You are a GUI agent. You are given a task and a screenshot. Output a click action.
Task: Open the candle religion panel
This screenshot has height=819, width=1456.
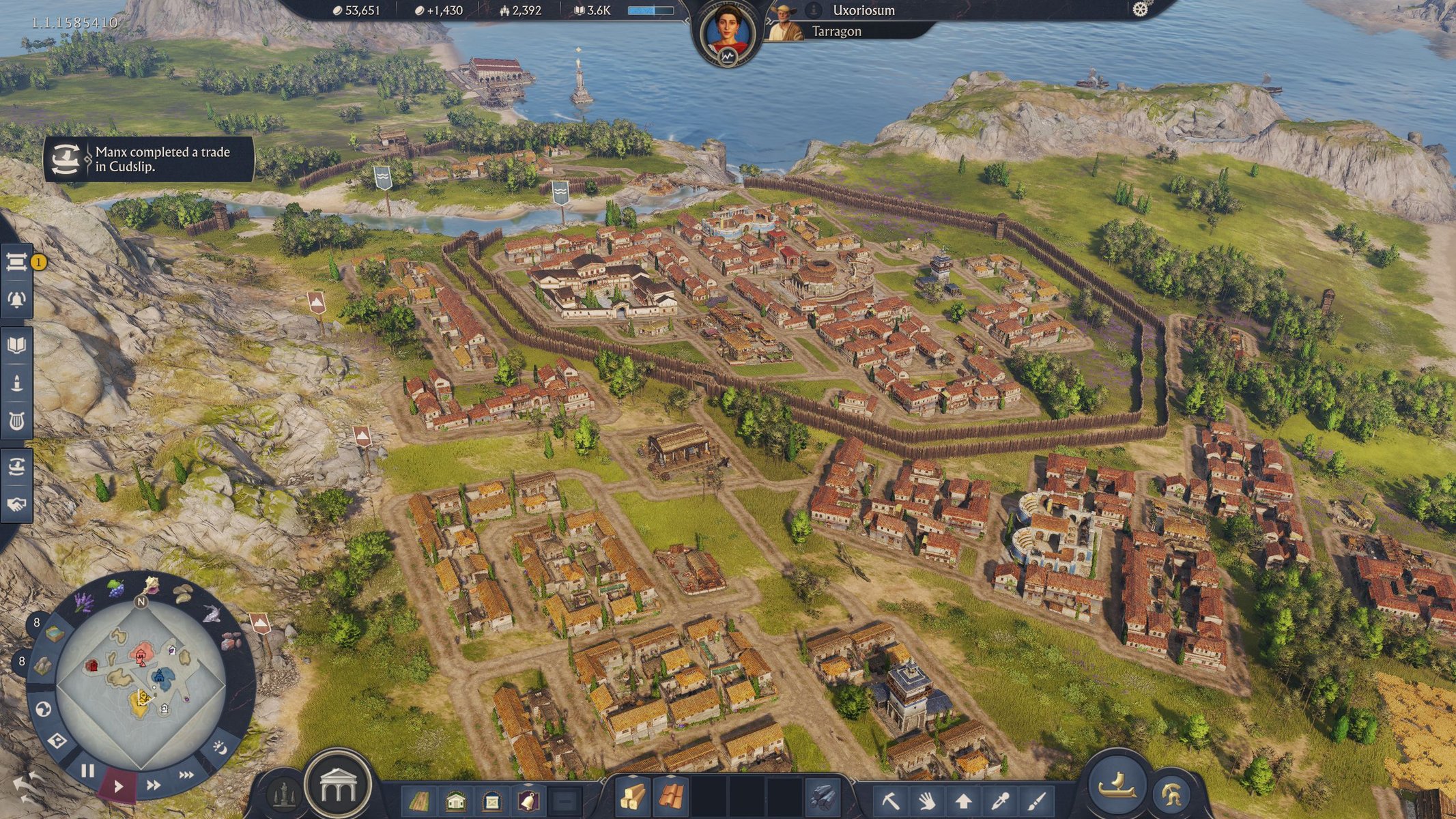(x=17, y=383)
